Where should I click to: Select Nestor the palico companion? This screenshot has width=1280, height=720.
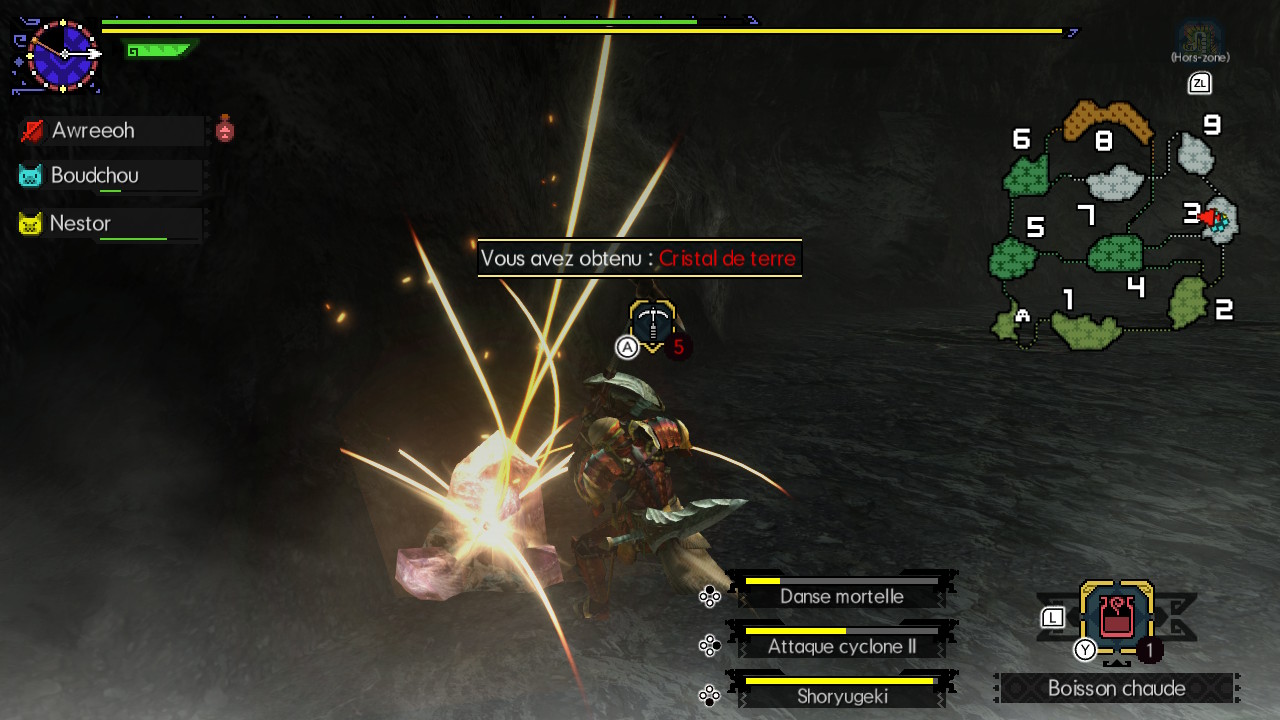80,224
